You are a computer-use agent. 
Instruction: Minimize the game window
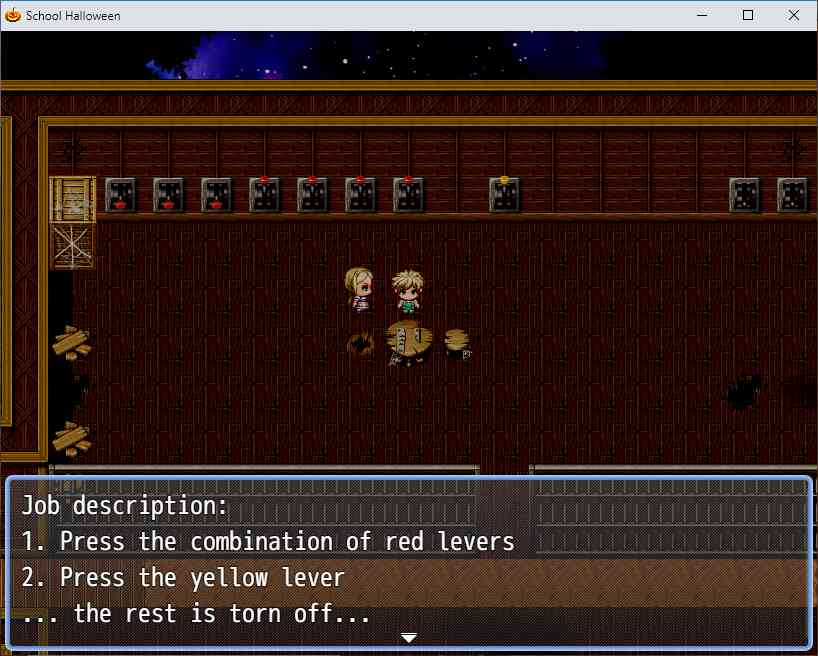(x=702, y=15)
